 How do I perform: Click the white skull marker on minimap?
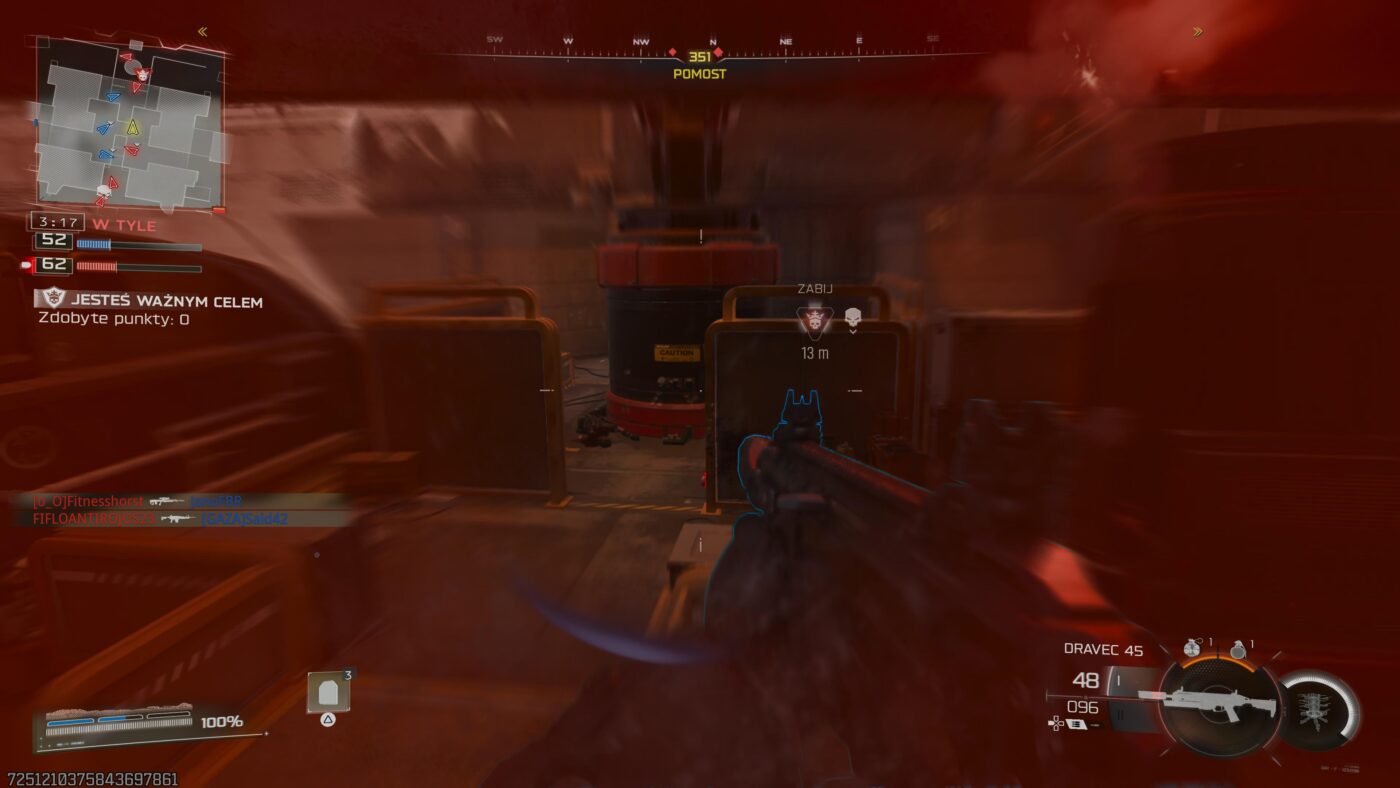pos(102,190)
